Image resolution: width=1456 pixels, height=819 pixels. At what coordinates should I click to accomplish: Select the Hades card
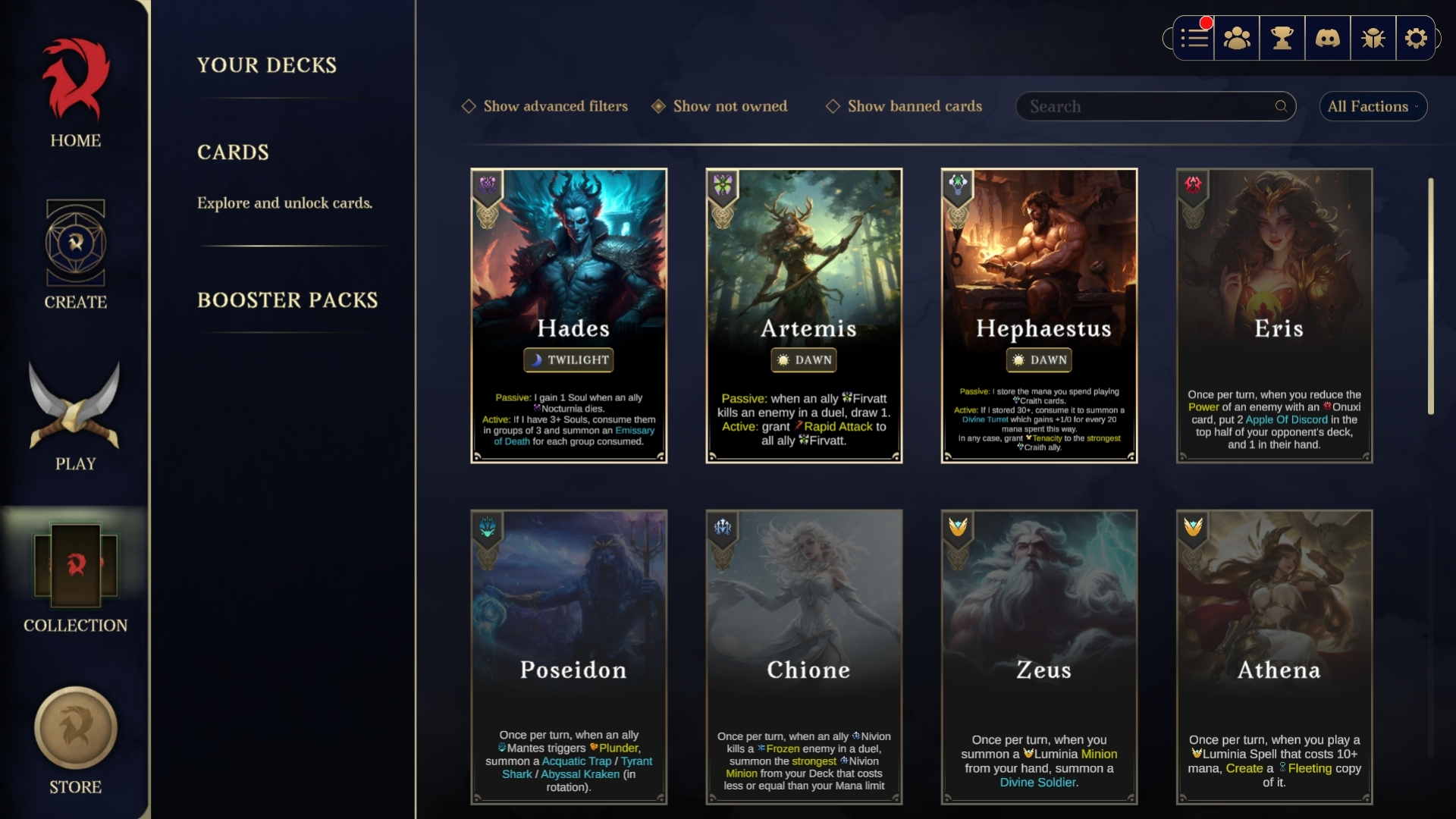point(569,315)
